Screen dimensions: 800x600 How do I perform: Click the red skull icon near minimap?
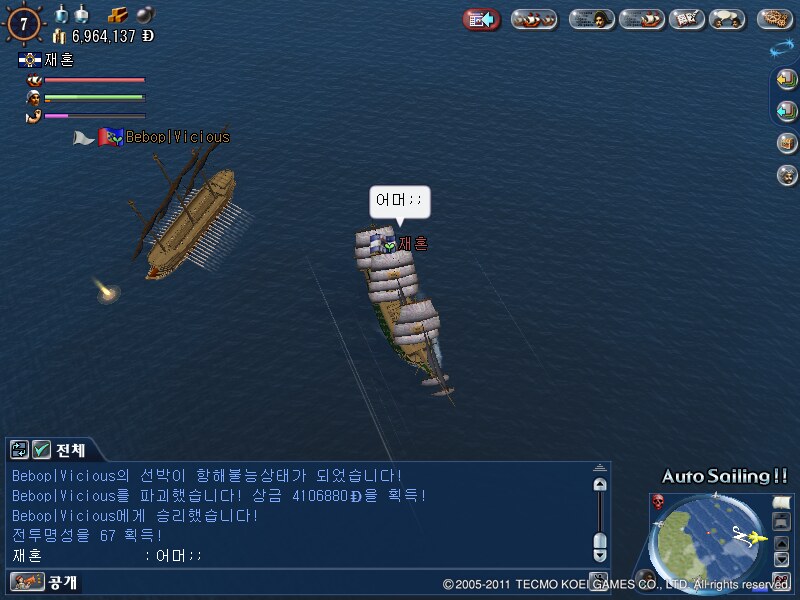click(x=659, y=501)
